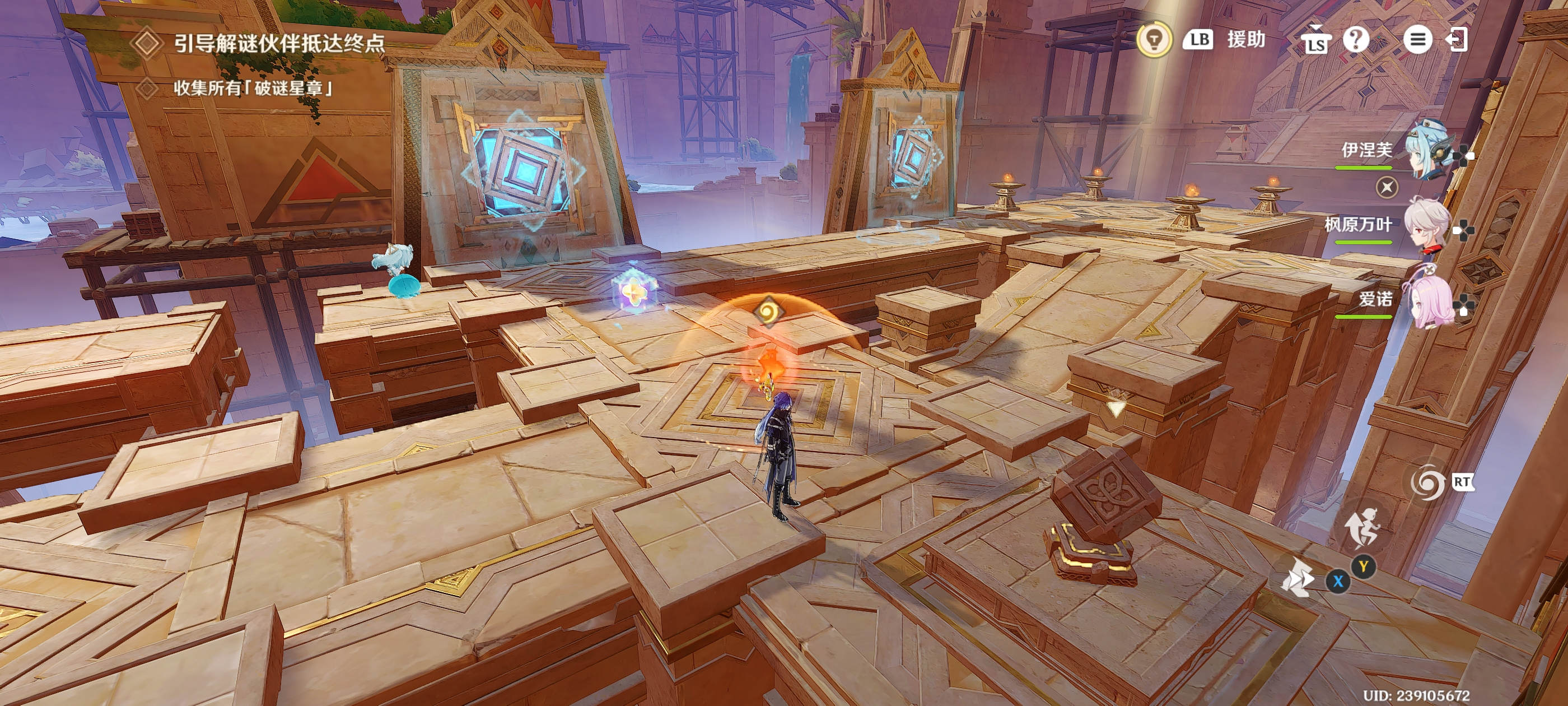
Task: Open the three-line menu button
Action: [x=1417, y=40]
